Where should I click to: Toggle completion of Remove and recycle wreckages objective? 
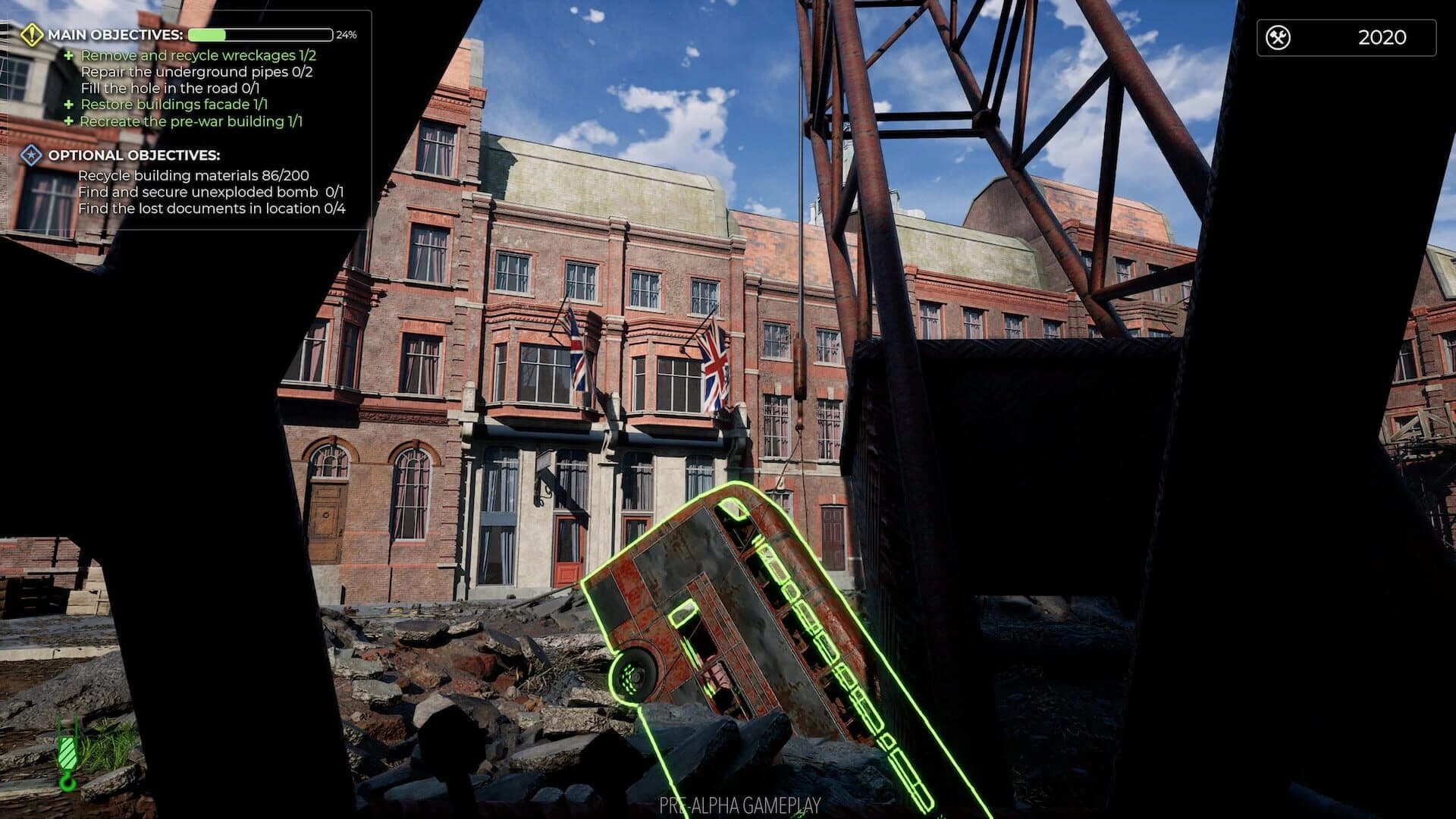[199, 55]
